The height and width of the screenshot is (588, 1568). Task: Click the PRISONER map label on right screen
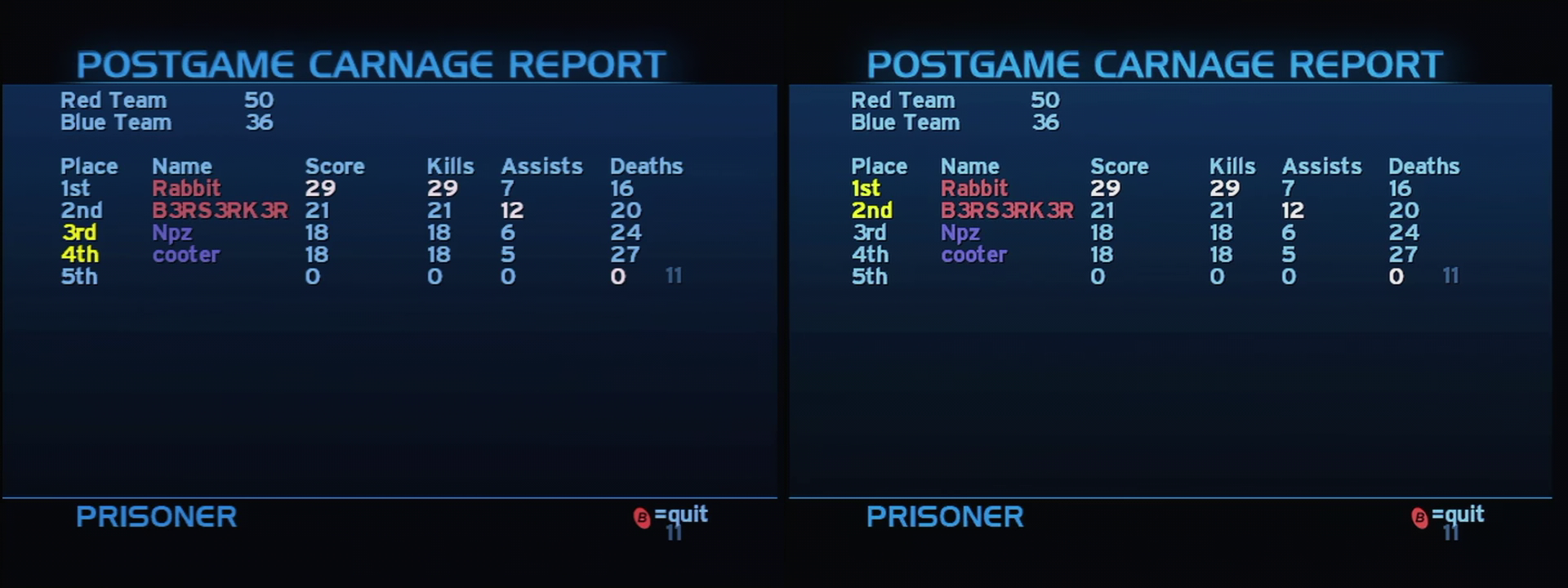point(945,517)
